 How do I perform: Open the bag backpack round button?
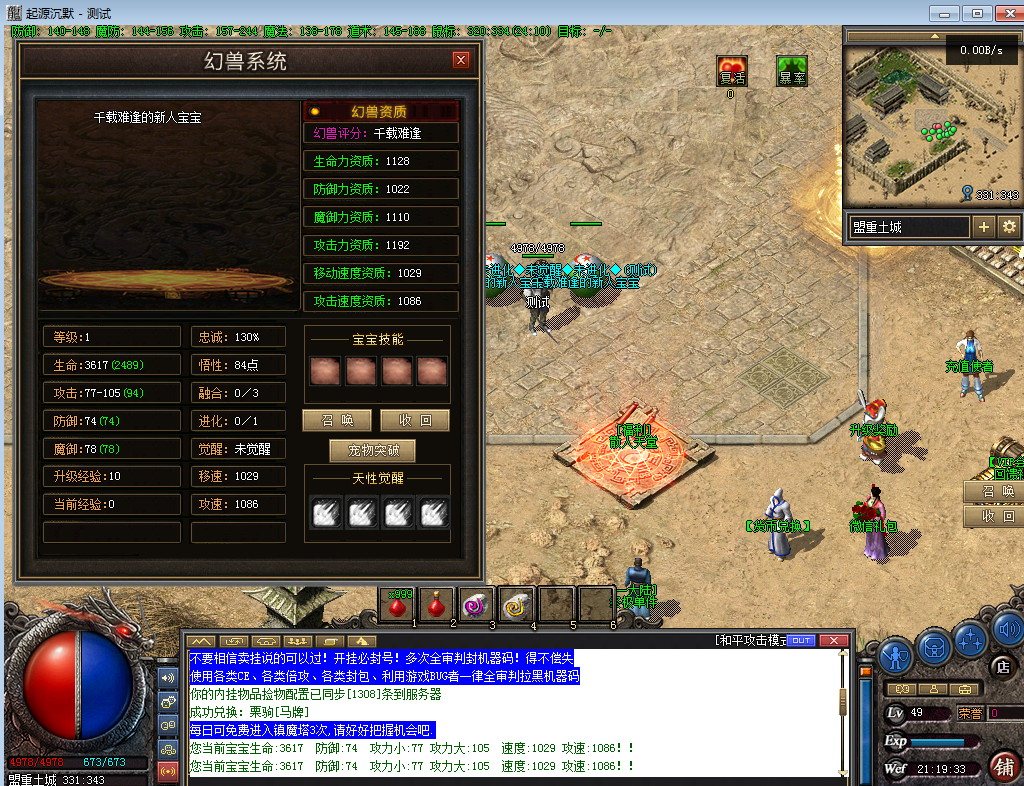[934, 647]
